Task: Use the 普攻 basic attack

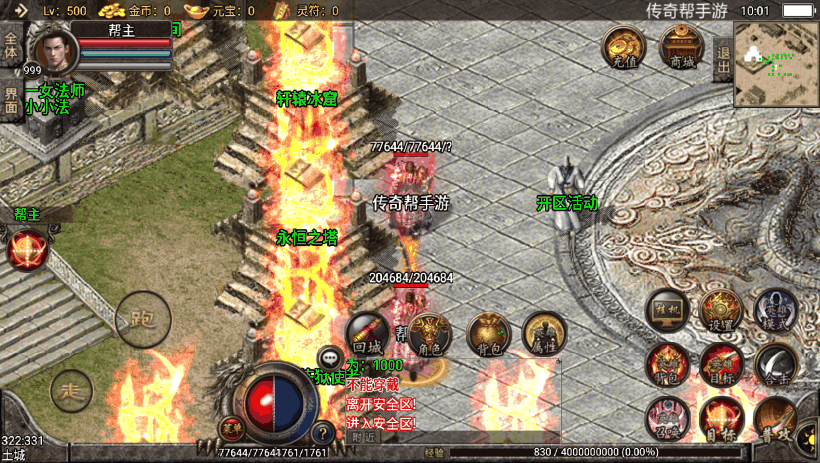Action: [x=775, y=418]
